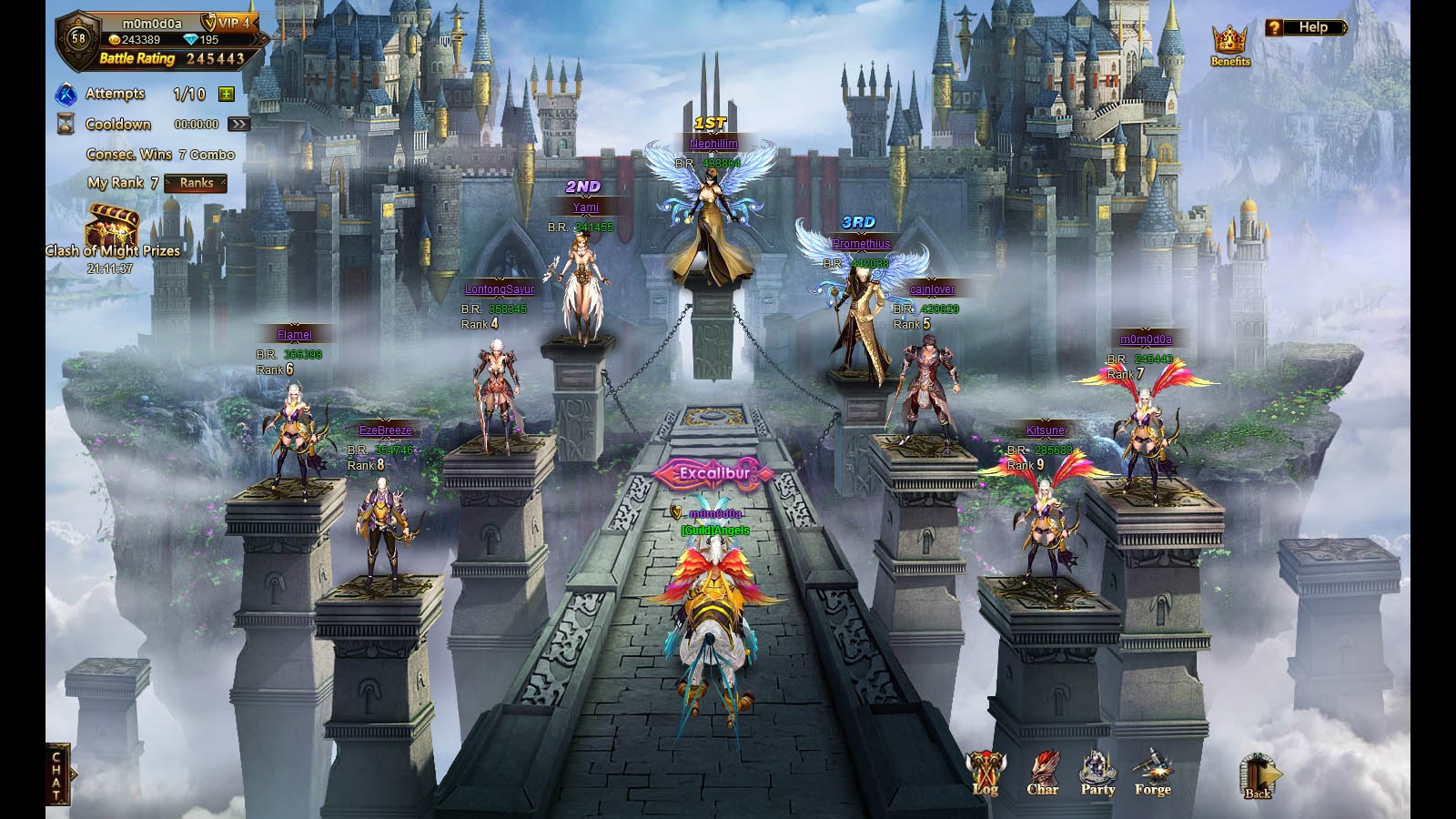Skip the cooldown with the arrow button

click(x=238, y=124)
